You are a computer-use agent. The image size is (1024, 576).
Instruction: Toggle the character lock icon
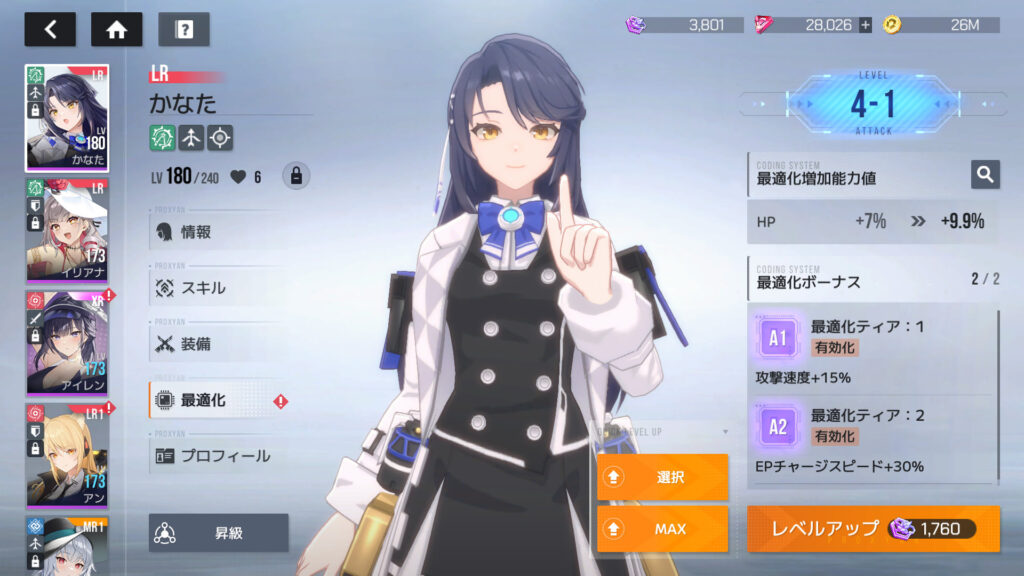(x=295, y=176)
